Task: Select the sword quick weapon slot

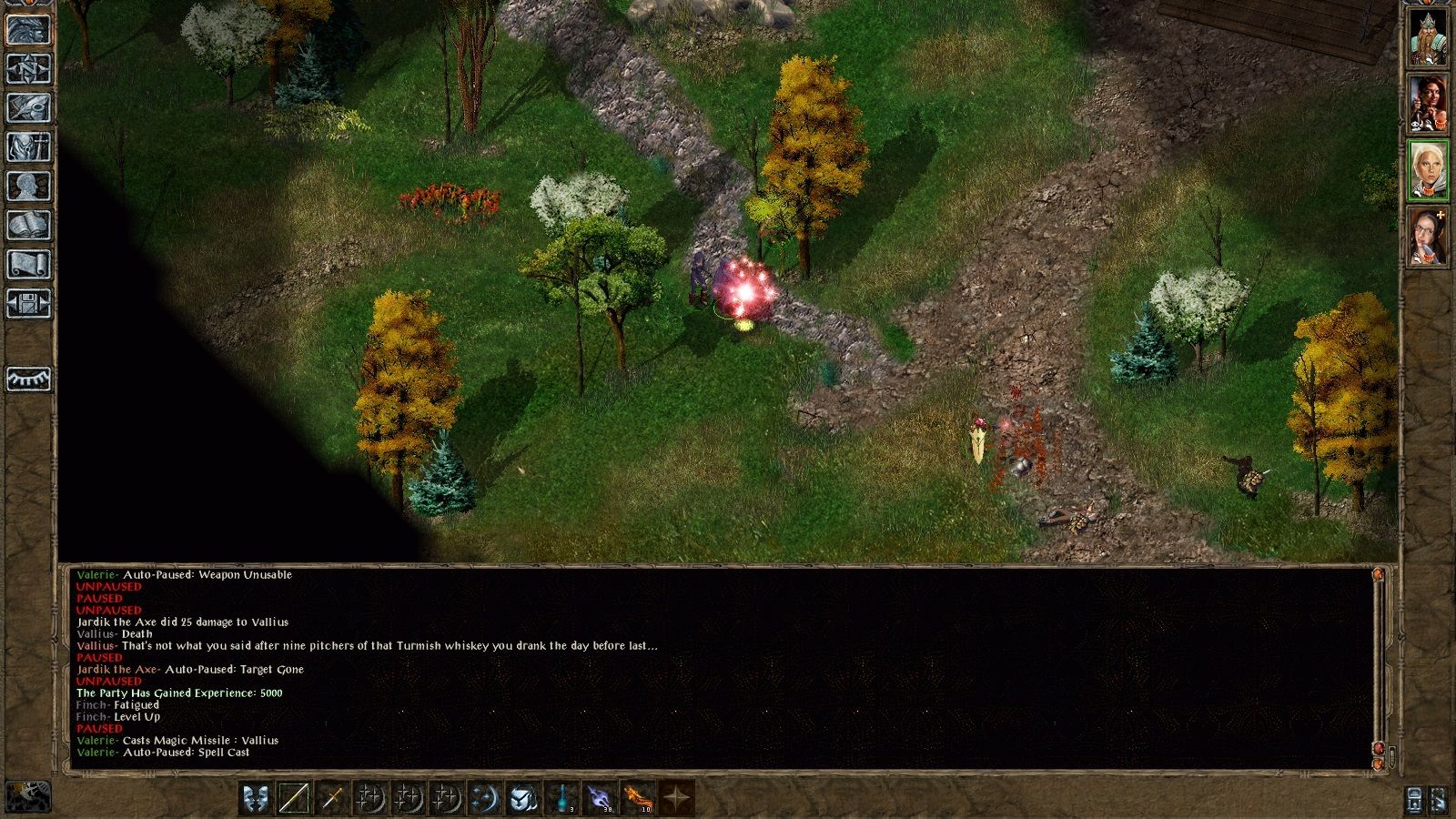Action: point(333,799)
